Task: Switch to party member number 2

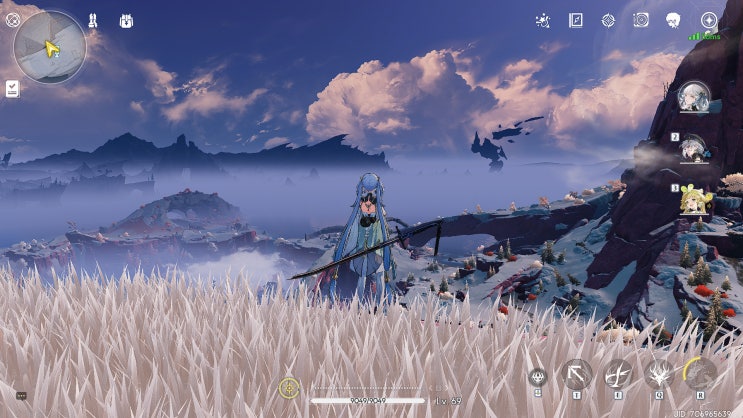Action: pyautogui.click(x=694, y=148)
